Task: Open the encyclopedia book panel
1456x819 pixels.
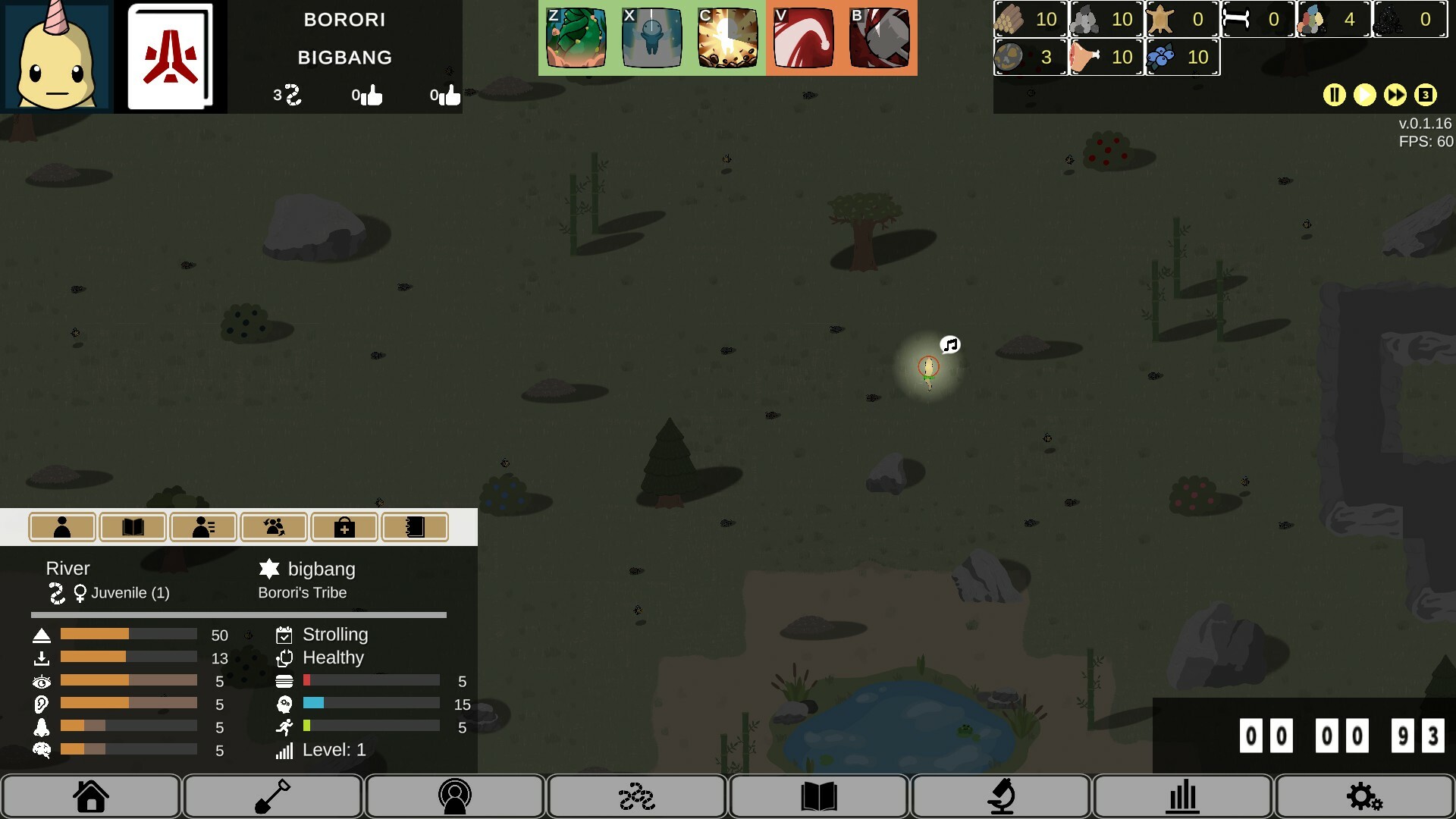Action: pyautogui.click(x=817, y=796)
